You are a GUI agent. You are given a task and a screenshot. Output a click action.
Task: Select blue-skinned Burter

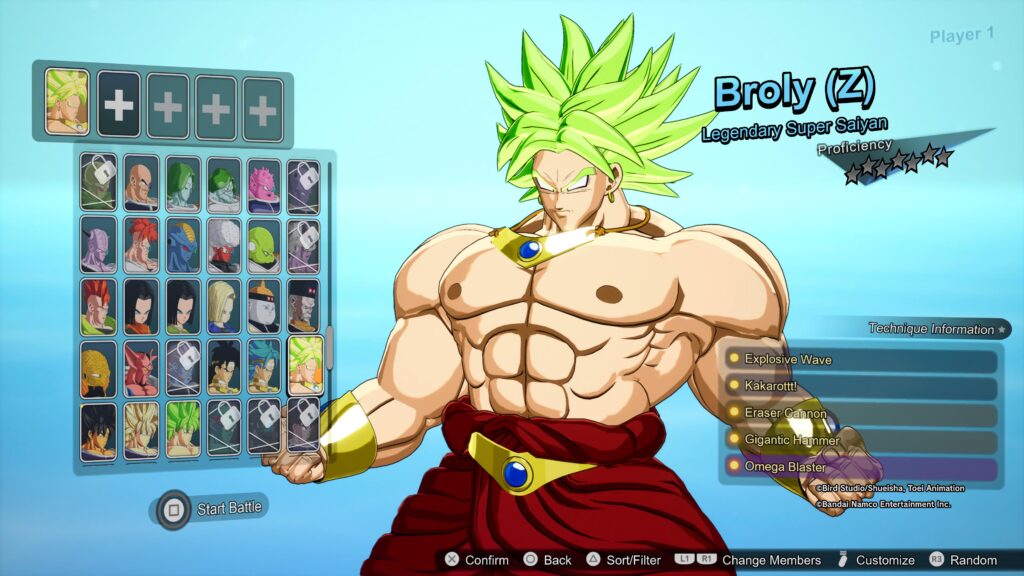coord(182,245)
